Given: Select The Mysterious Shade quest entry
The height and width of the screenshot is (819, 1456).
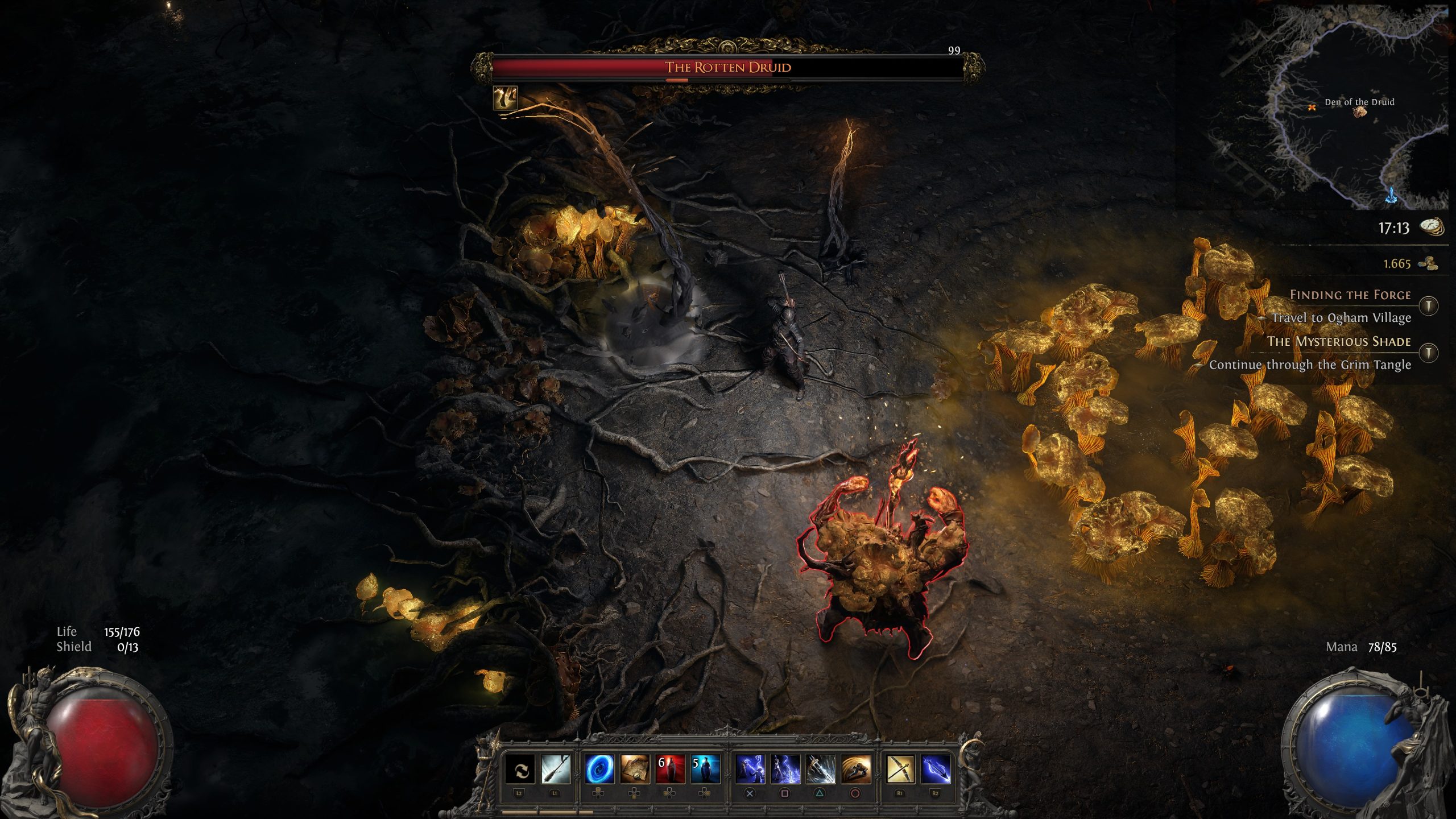Looking at the screenshot, I should point(1338,341).
